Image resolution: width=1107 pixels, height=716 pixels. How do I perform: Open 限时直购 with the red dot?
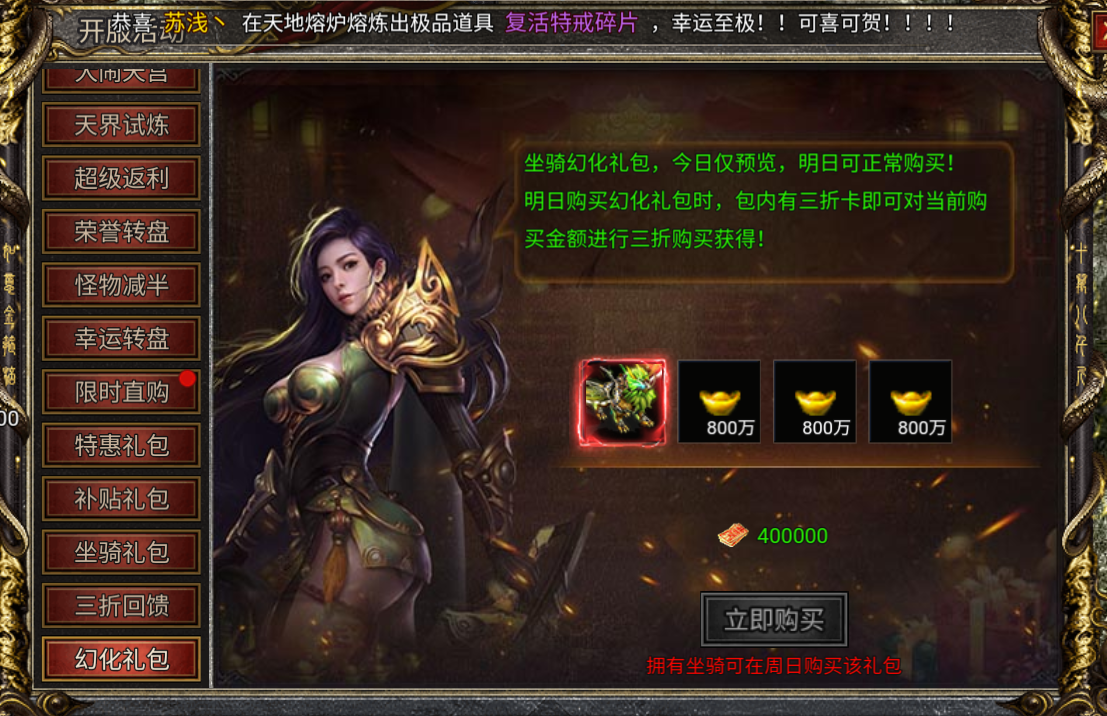(x=122, y=392)
